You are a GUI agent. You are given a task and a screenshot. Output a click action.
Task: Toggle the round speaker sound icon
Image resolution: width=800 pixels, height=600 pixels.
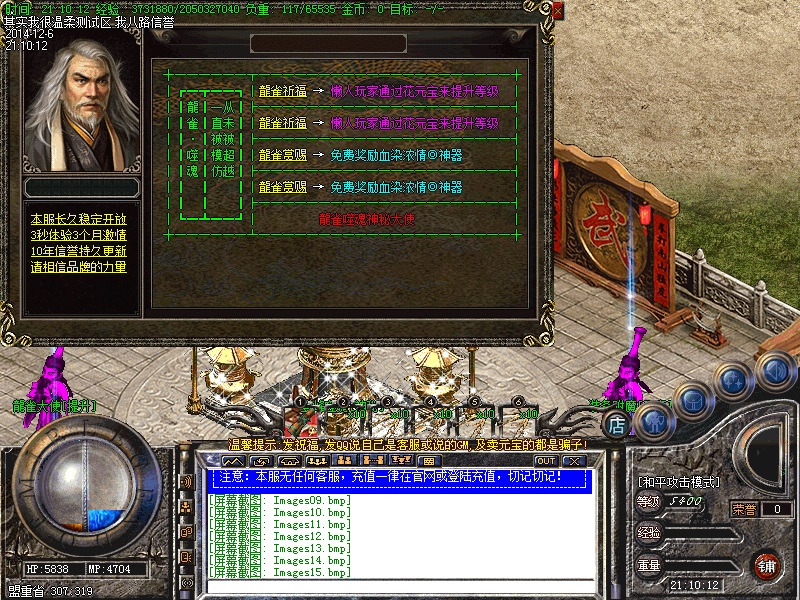click(x=773, y=373)
